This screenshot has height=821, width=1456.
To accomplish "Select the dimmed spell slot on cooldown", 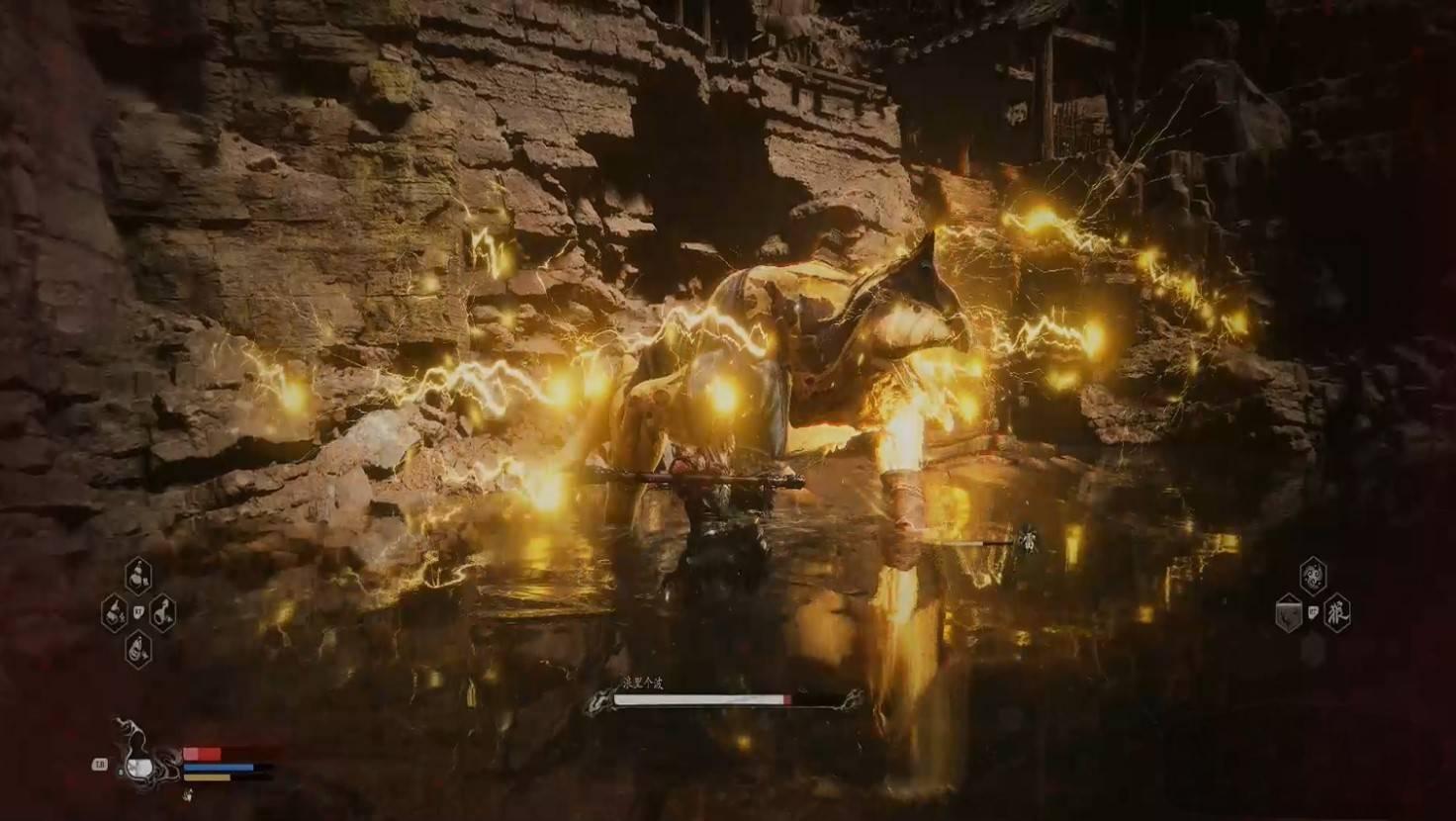I will pyautogui.click(x=1288, y=613).
